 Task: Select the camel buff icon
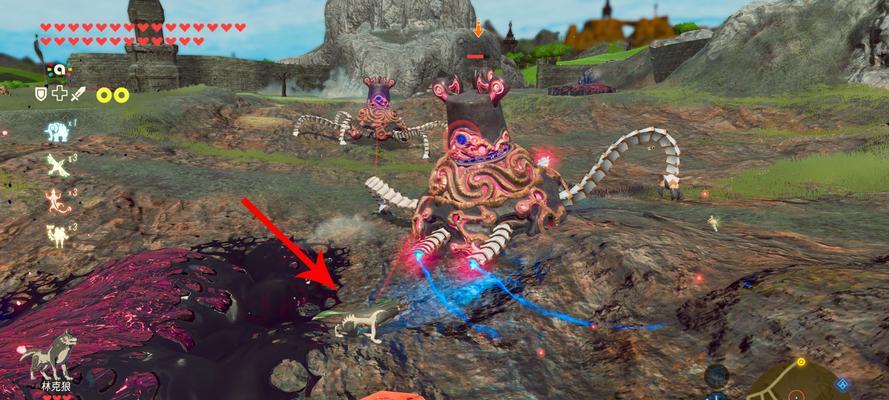click(x=56, y=235)
